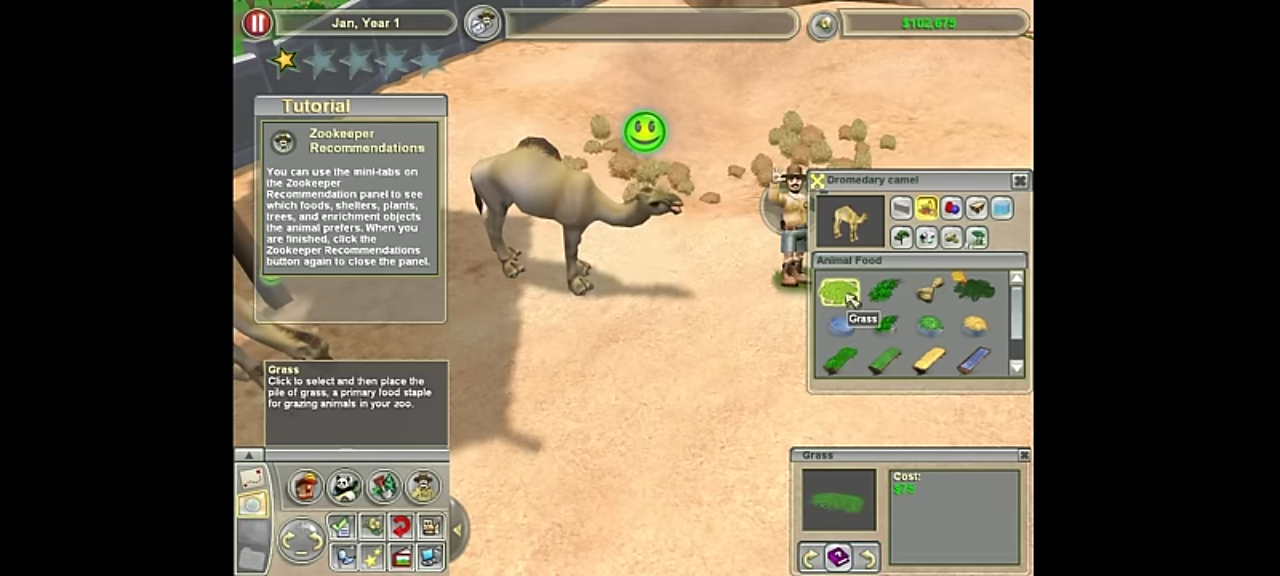Open the shovel and trees landscaping menu
Image resolution: width=1280 pixels, height=576 pixels.
(x=383, y=487)
